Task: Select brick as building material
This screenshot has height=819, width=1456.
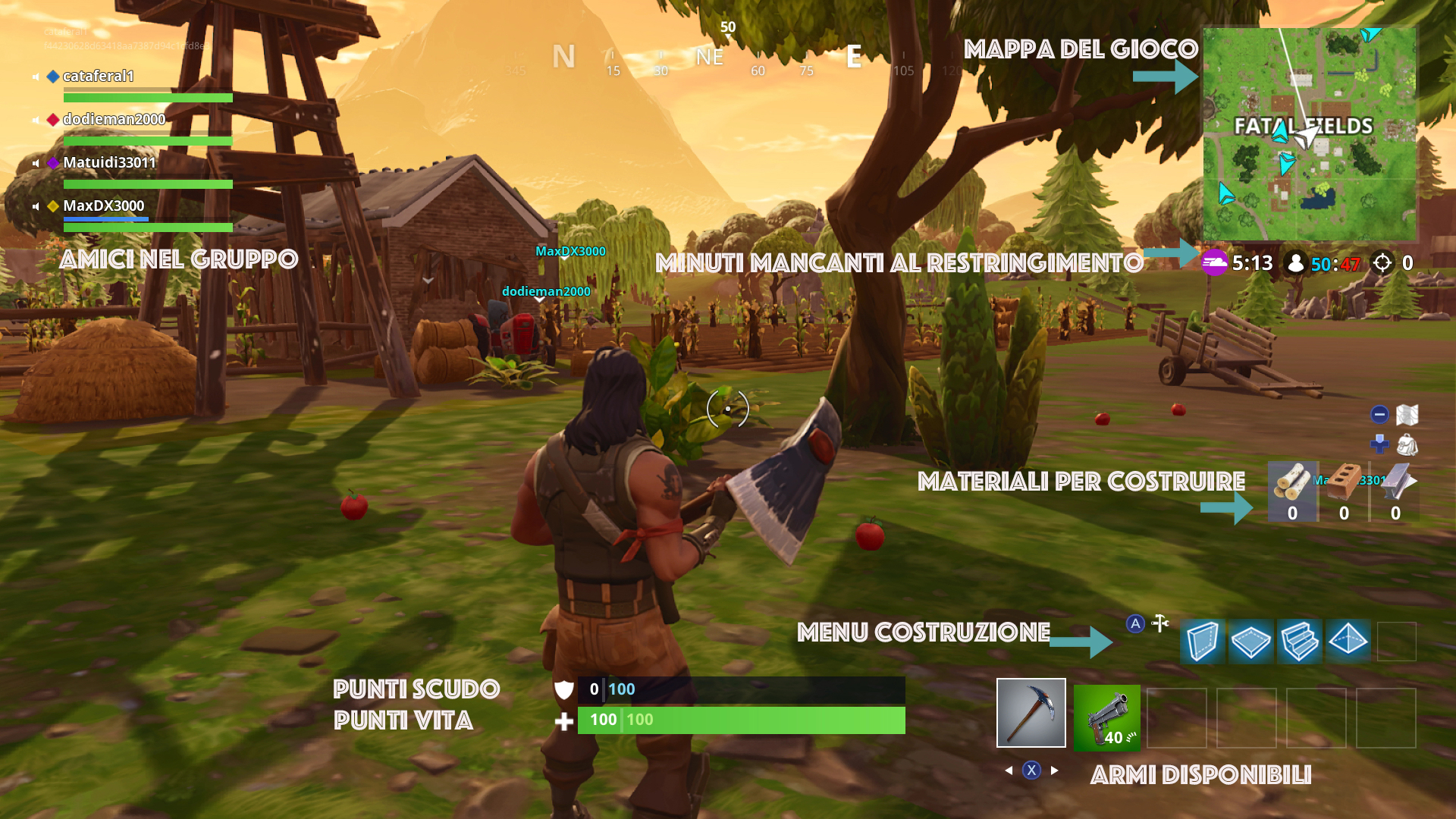Action: [1344, 491]
